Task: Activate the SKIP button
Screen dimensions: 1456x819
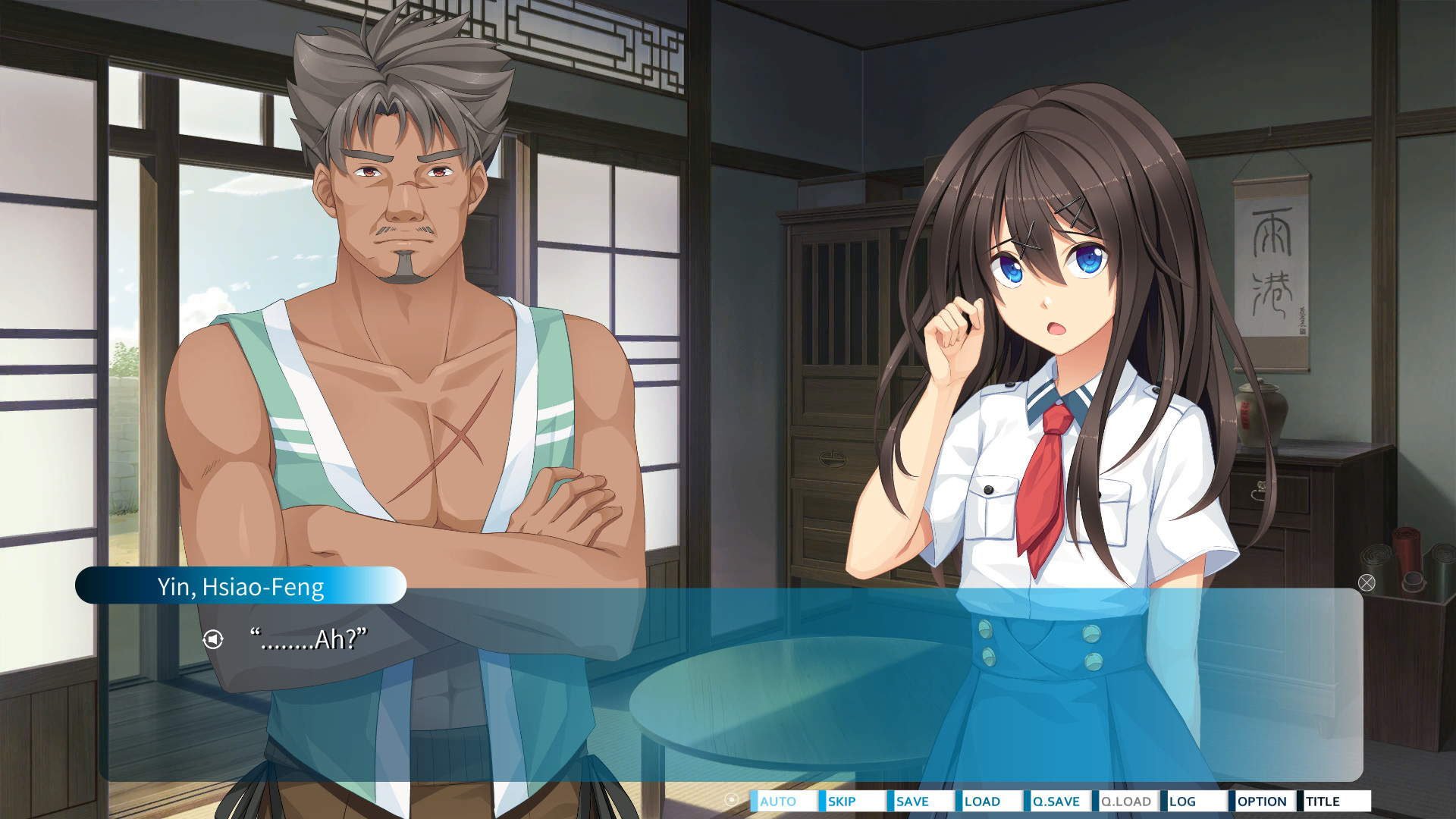Action: pos(852,802)
